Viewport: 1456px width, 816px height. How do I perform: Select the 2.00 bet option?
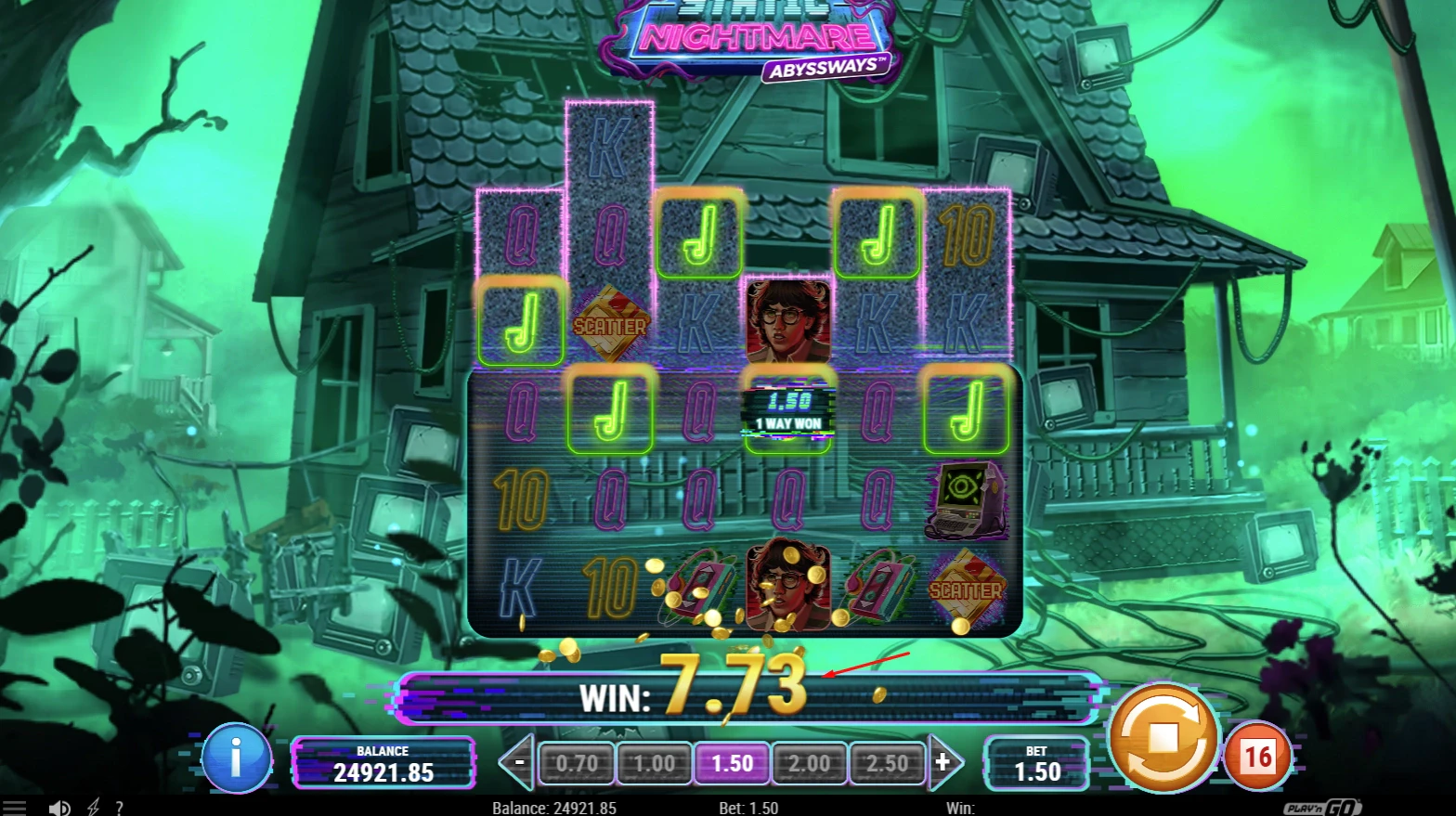coord(809,762)
